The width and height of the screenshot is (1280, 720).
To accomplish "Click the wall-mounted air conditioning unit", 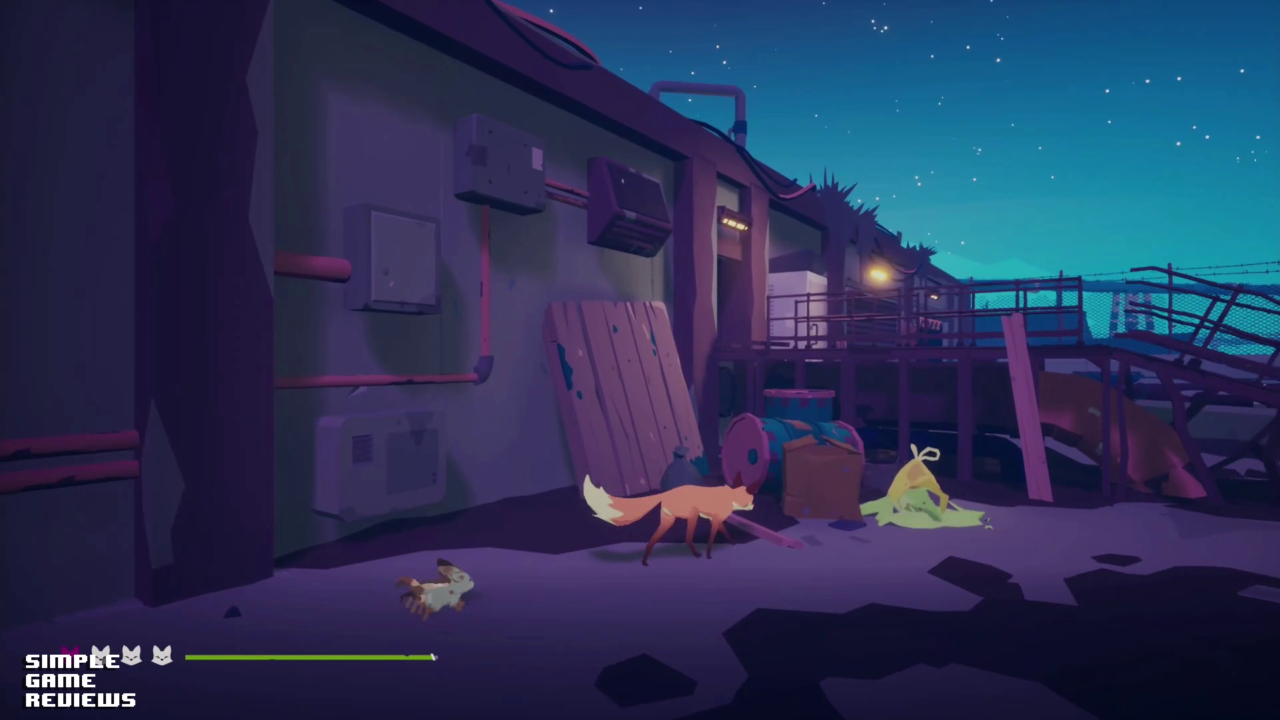I will [x=628, y=205].
